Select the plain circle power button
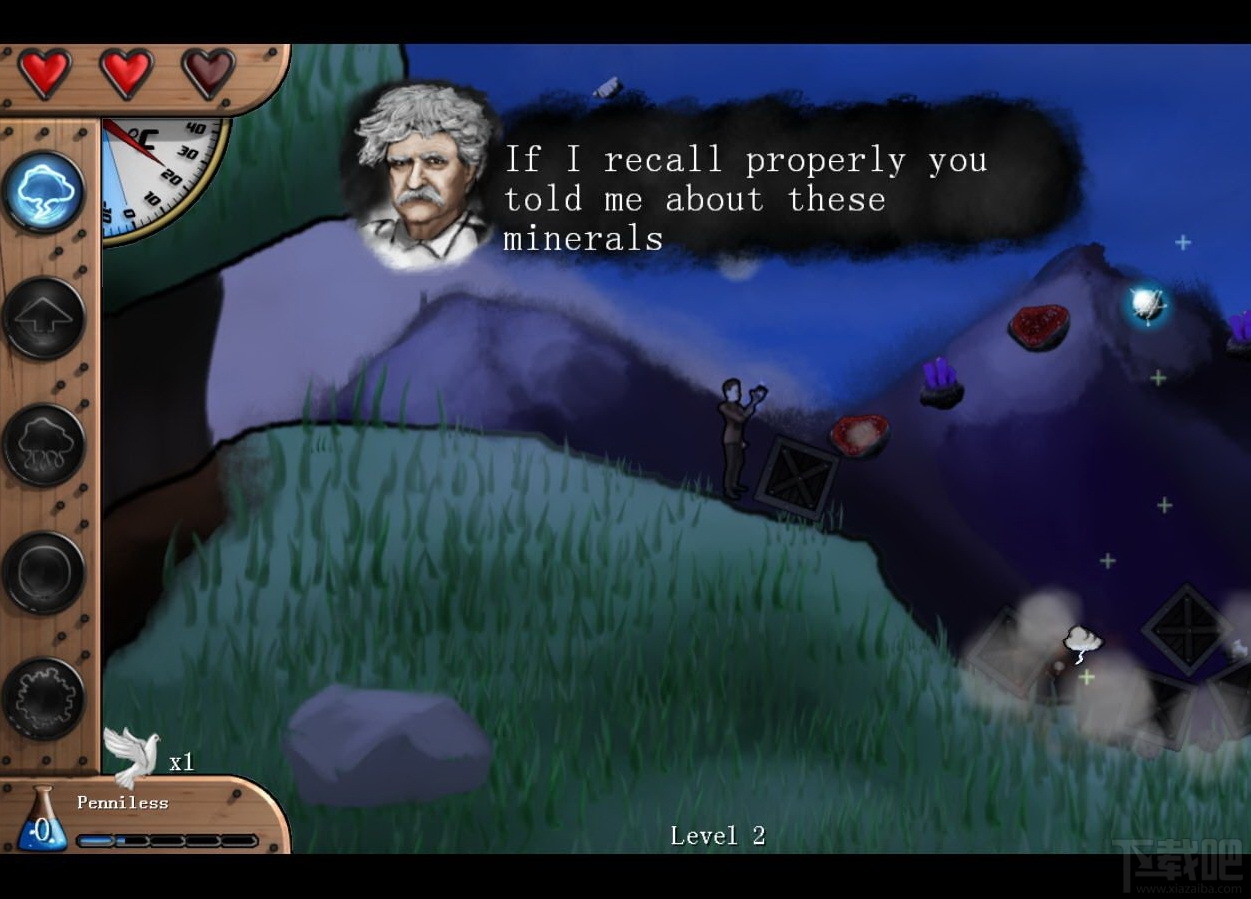1251x899 pixels. (44, 572)
